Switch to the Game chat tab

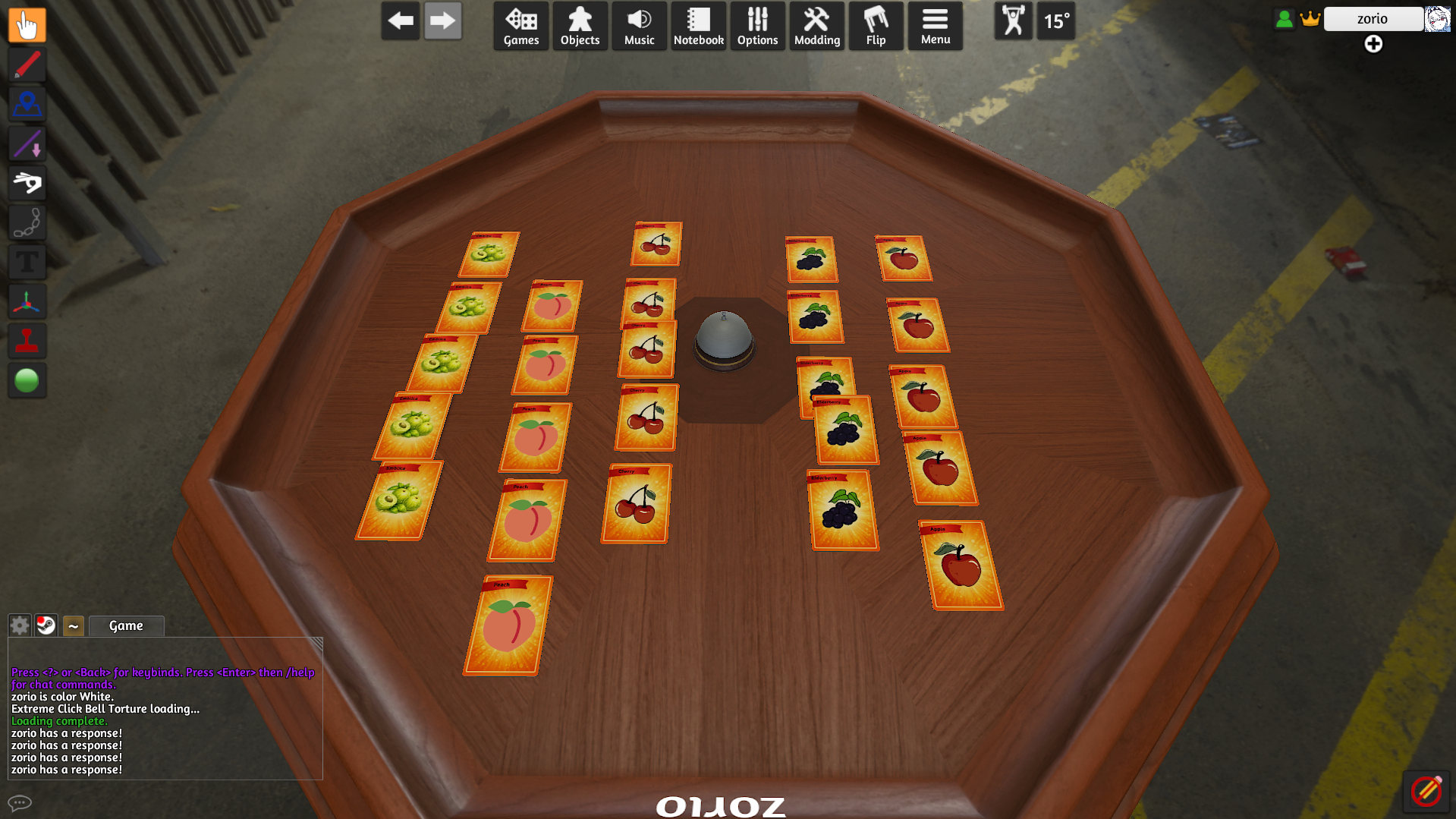click(x=126, y=625)
